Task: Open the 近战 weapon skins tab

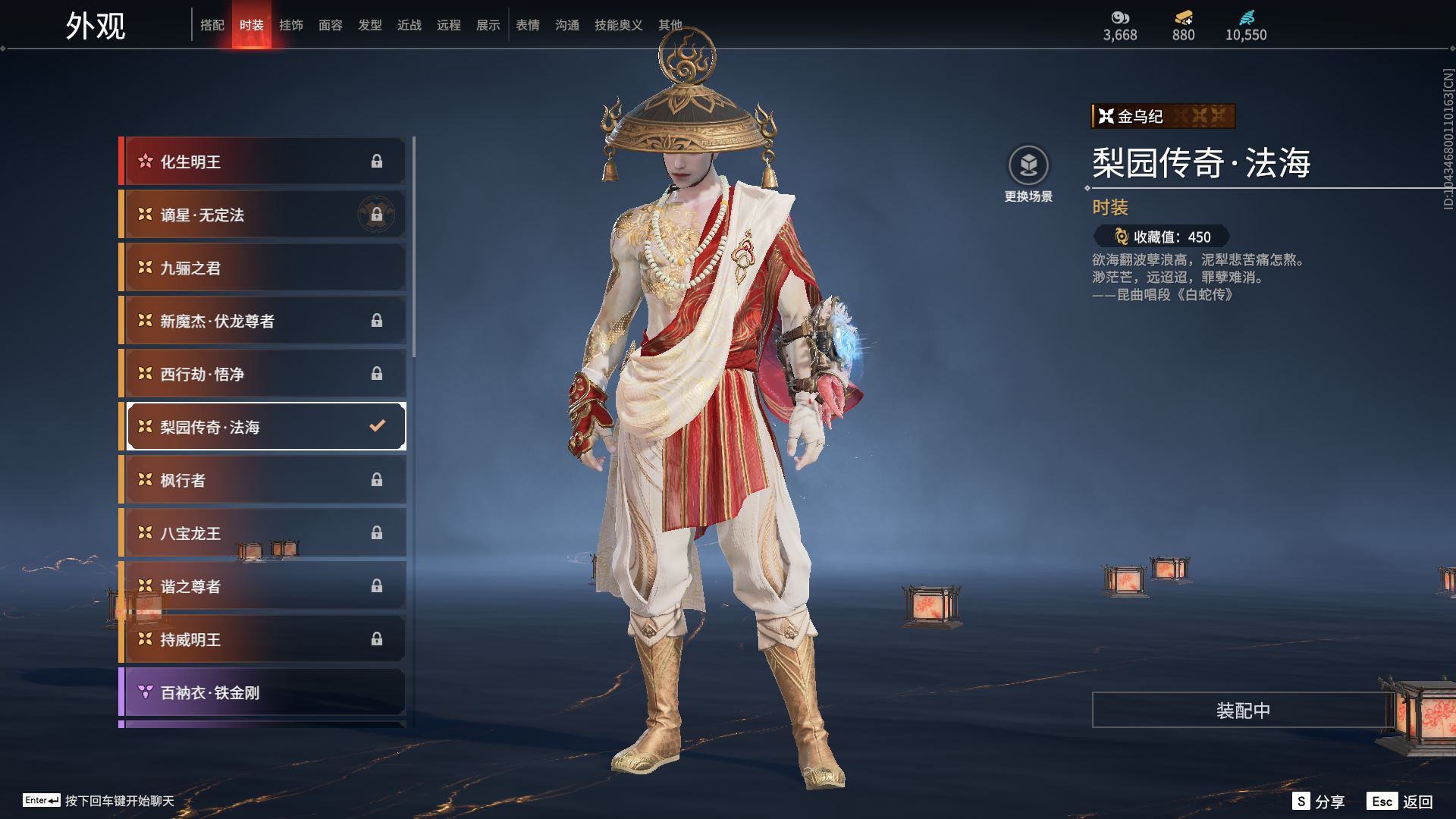Action: [409, 25]
